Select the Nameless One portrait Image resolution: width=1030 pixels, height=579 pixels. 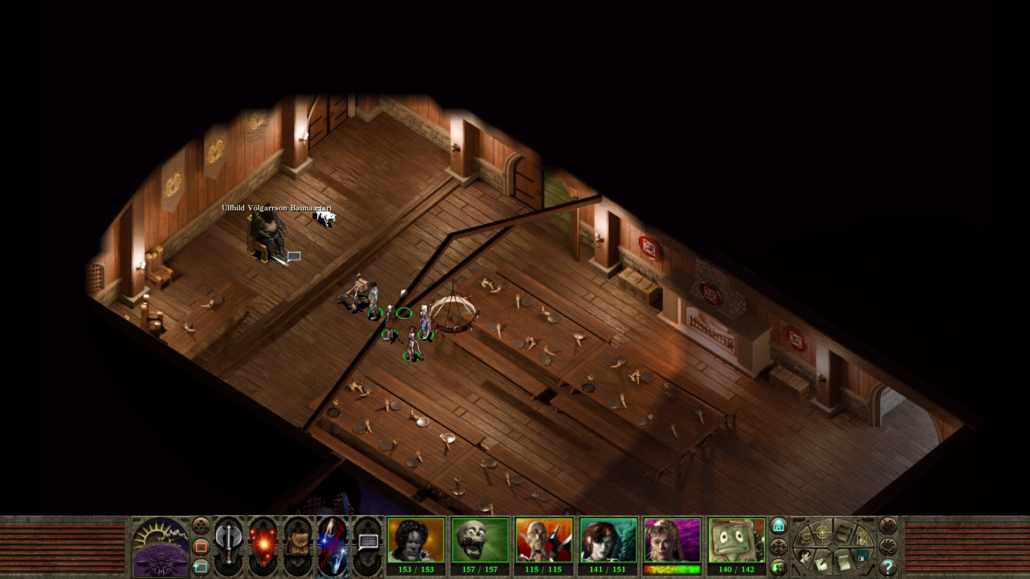[415, 539]
